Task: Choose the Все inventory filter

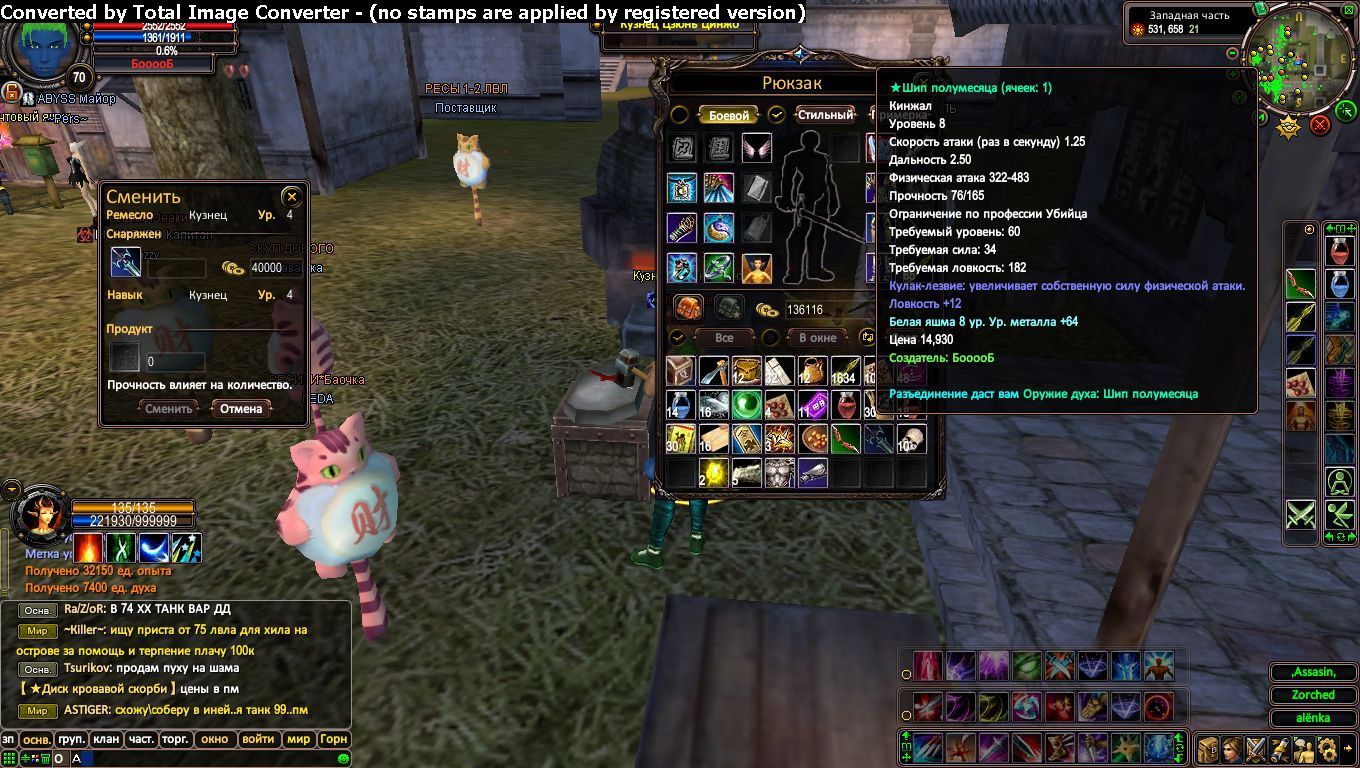Action: coord(725,338)
